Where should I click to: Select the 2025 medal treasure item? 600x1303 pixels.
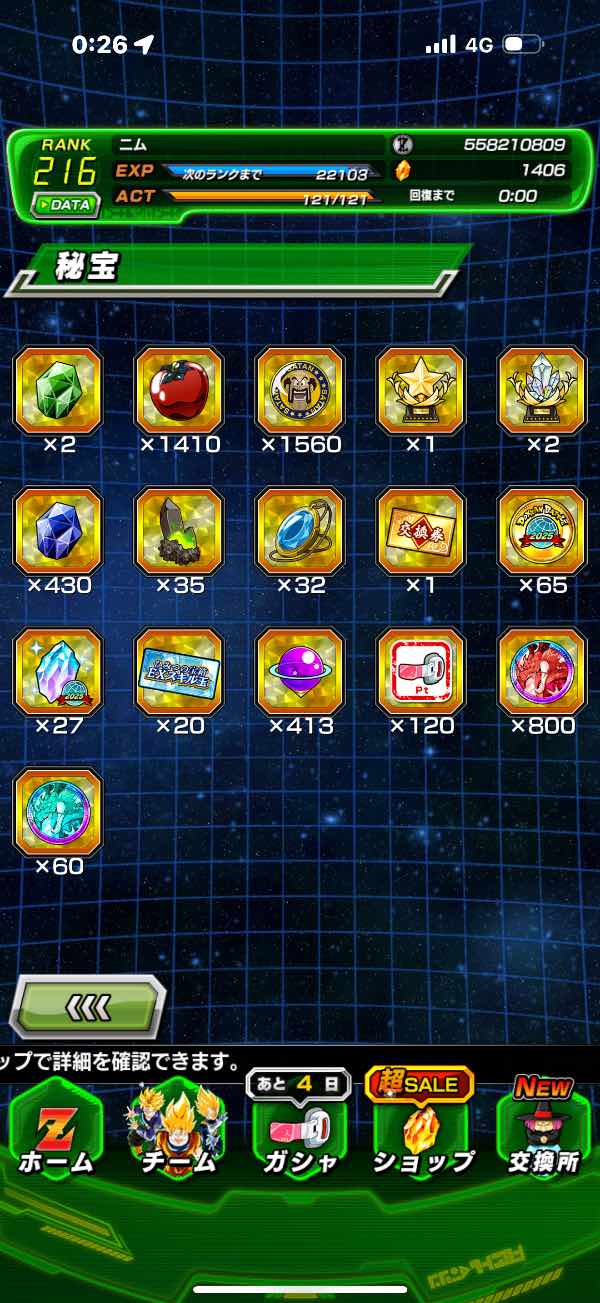542,531
